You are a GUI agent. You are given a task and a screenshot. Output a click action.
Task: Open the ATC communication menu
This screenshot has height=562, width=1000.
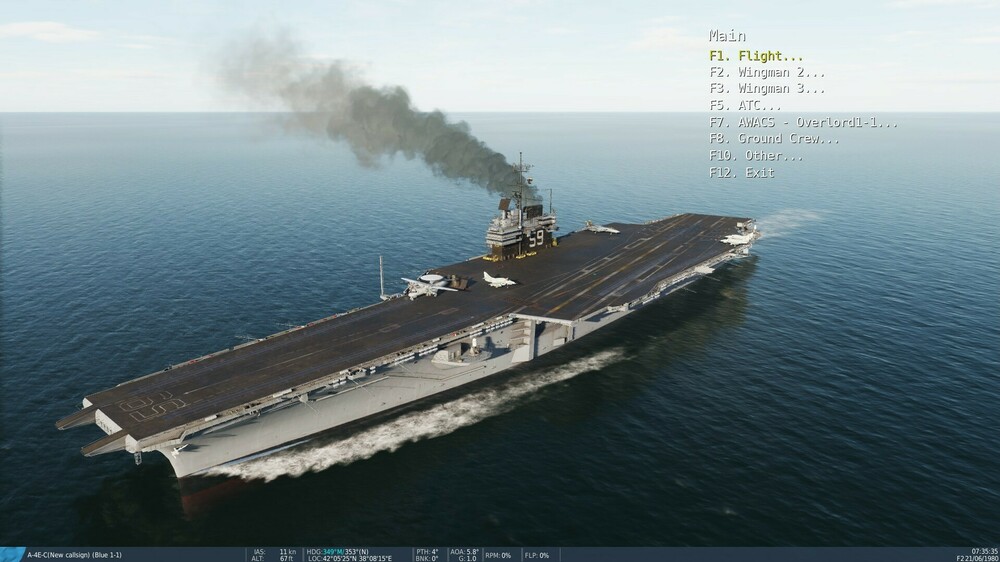(x=745, y=105)
